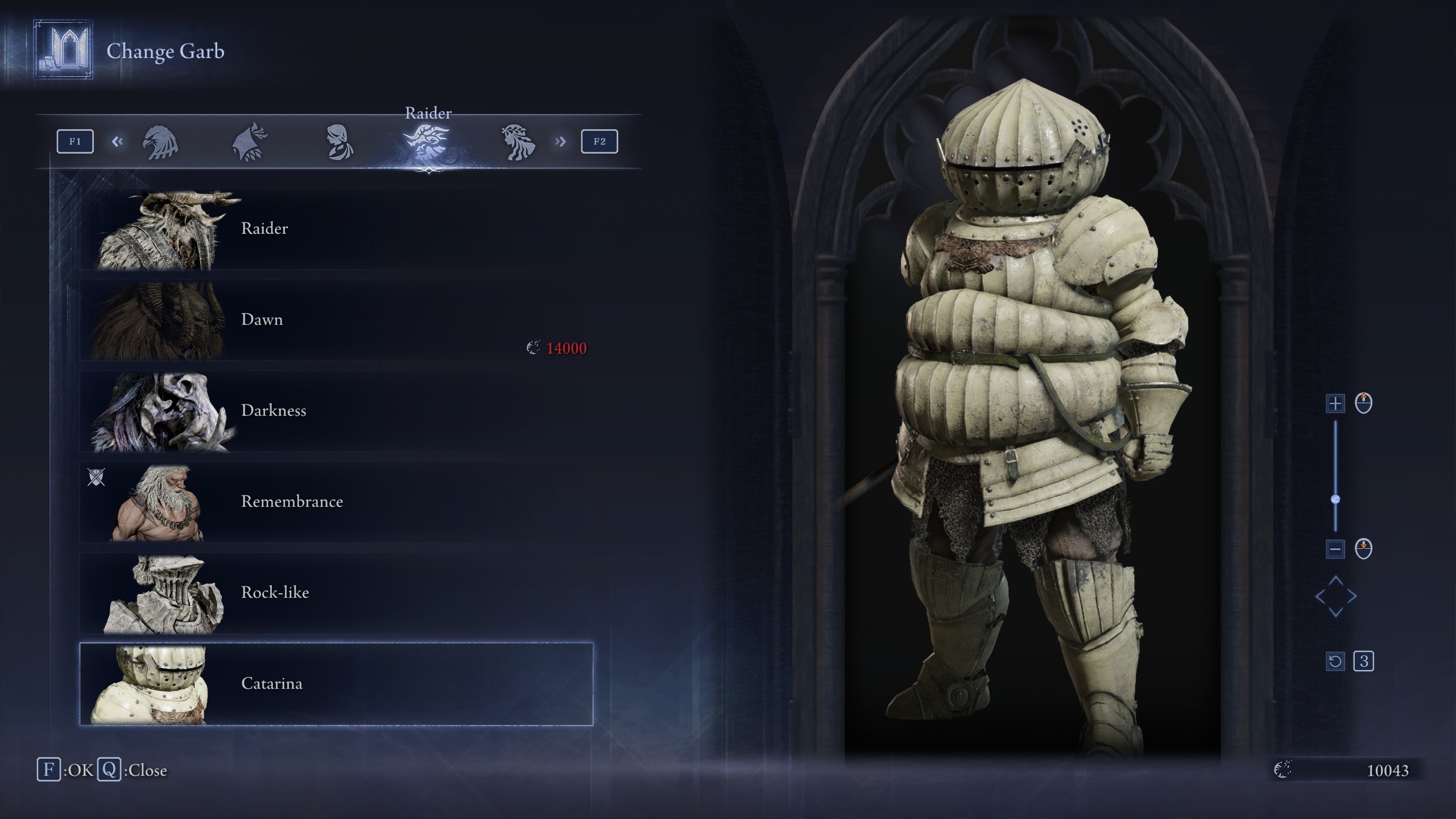
Task: Switch to the pointed hood character tab
Action: (250, 142)
